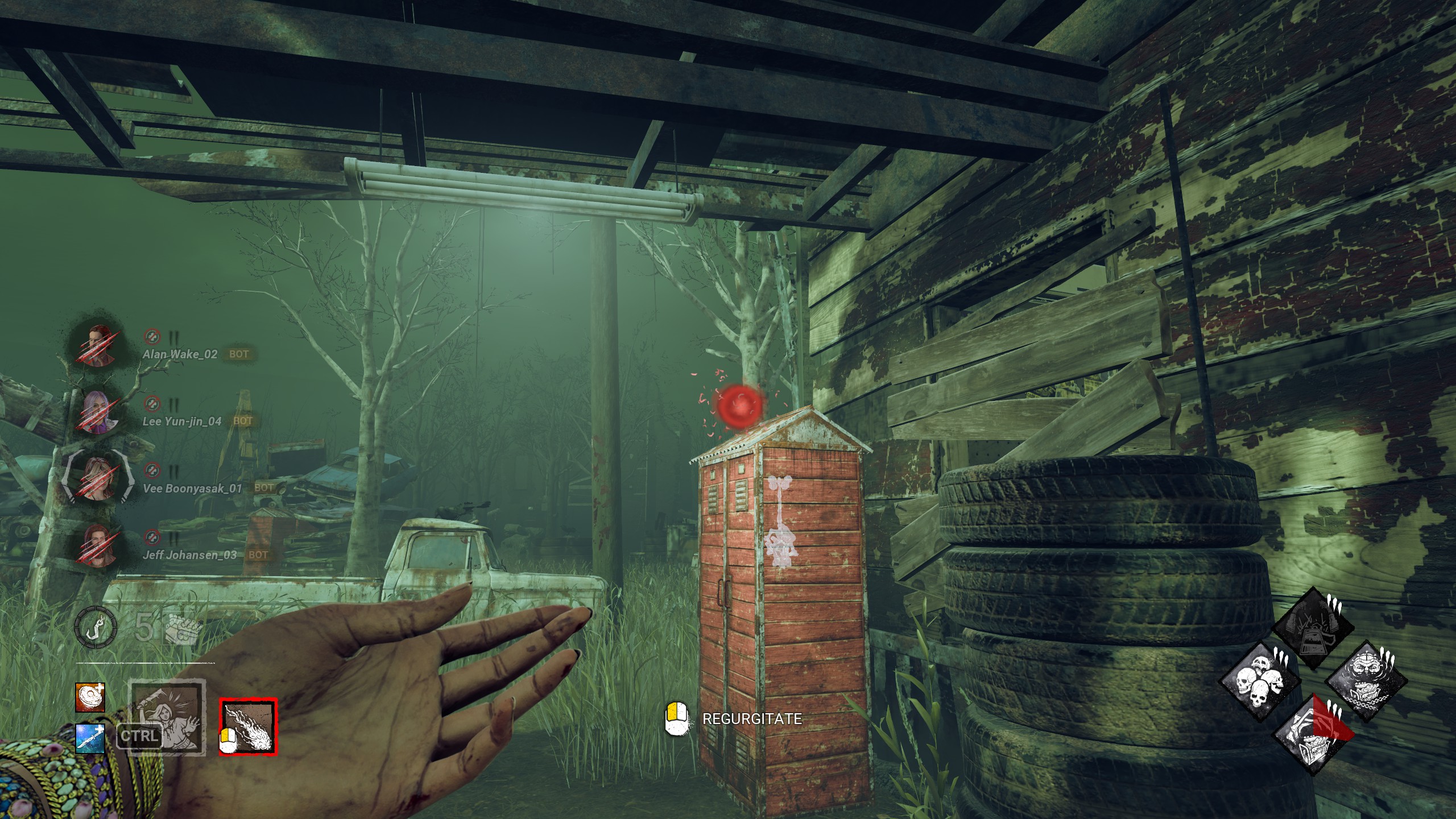This screenshot has width=1456, height=819.
Task: Select the orange incense add-on icon
Action: click(x=90, y=697)
